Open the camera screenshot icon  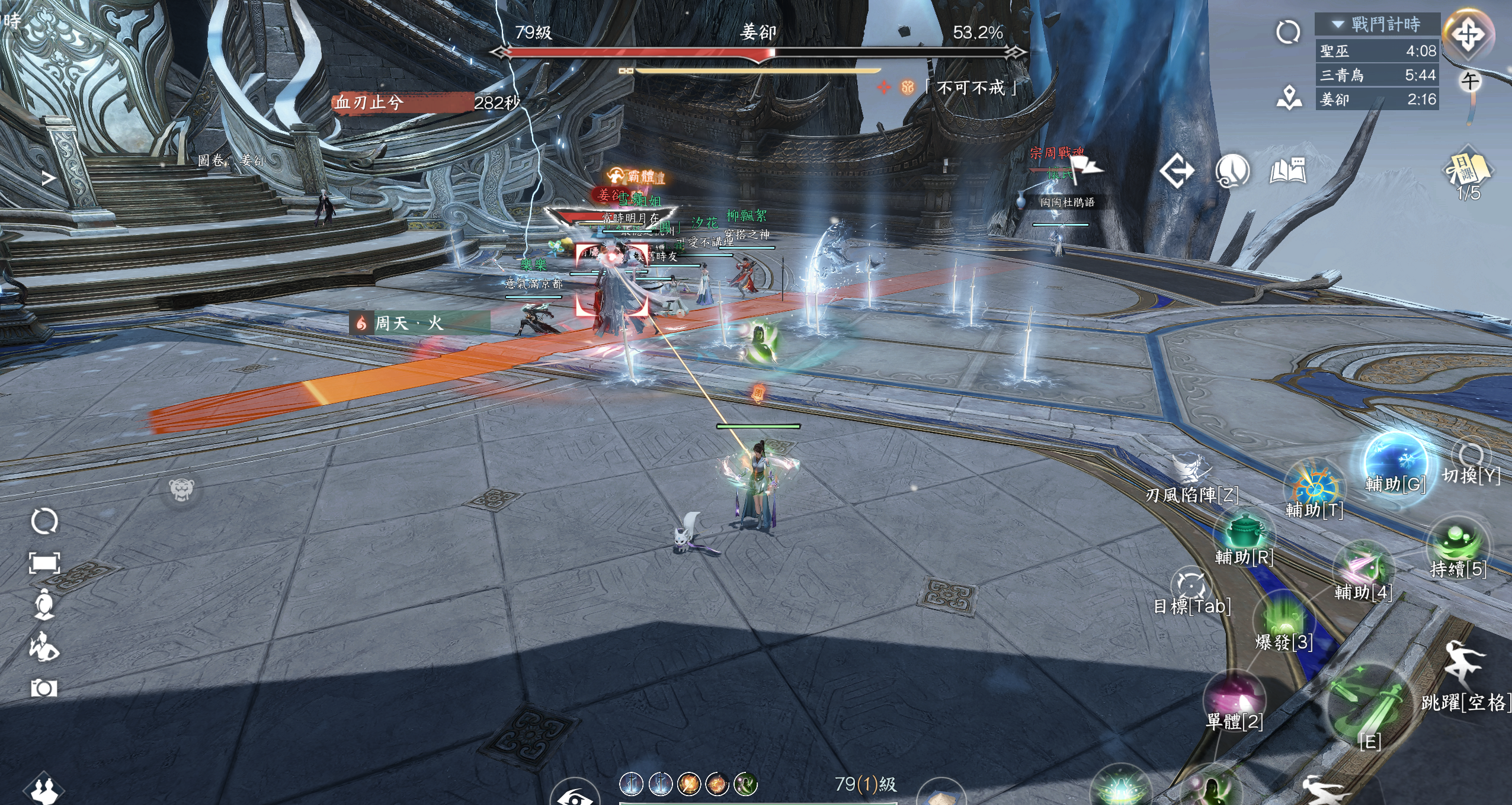[x=44, y=688]
